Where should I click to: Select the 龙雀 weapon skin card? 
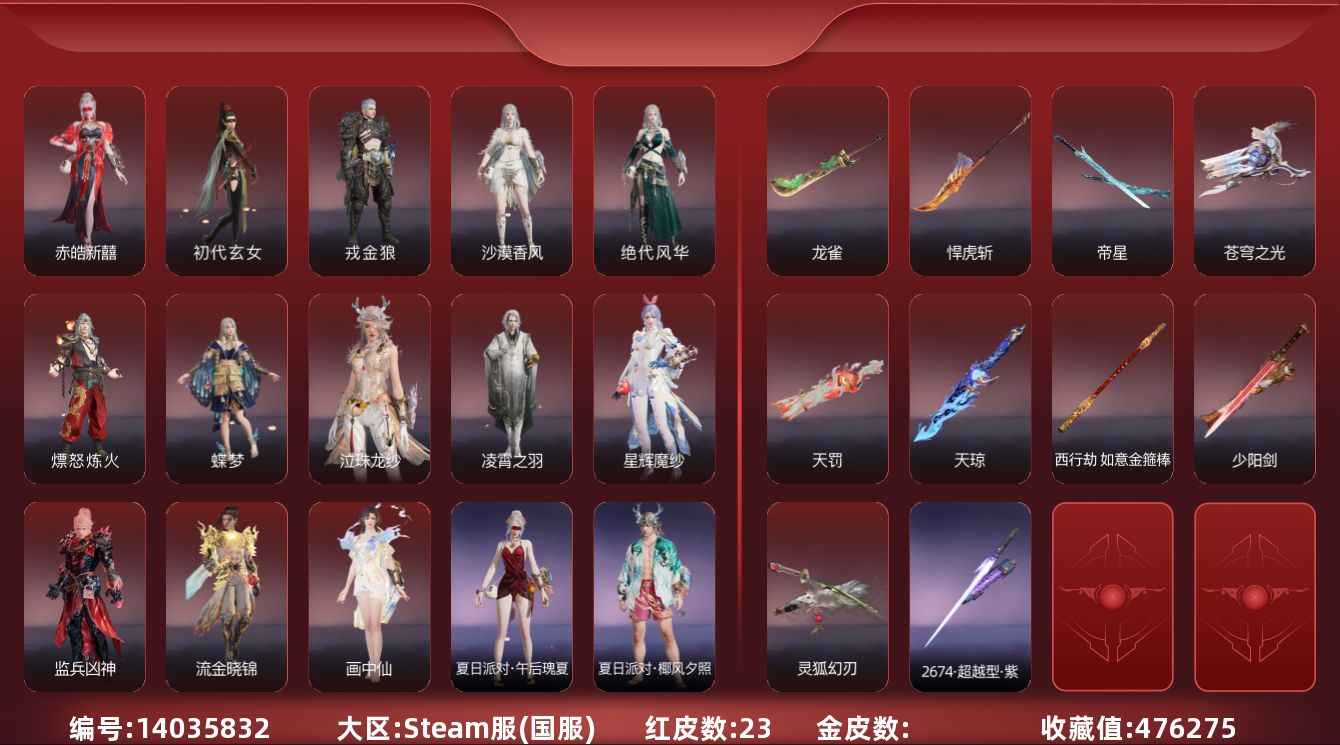click(827, 180)
